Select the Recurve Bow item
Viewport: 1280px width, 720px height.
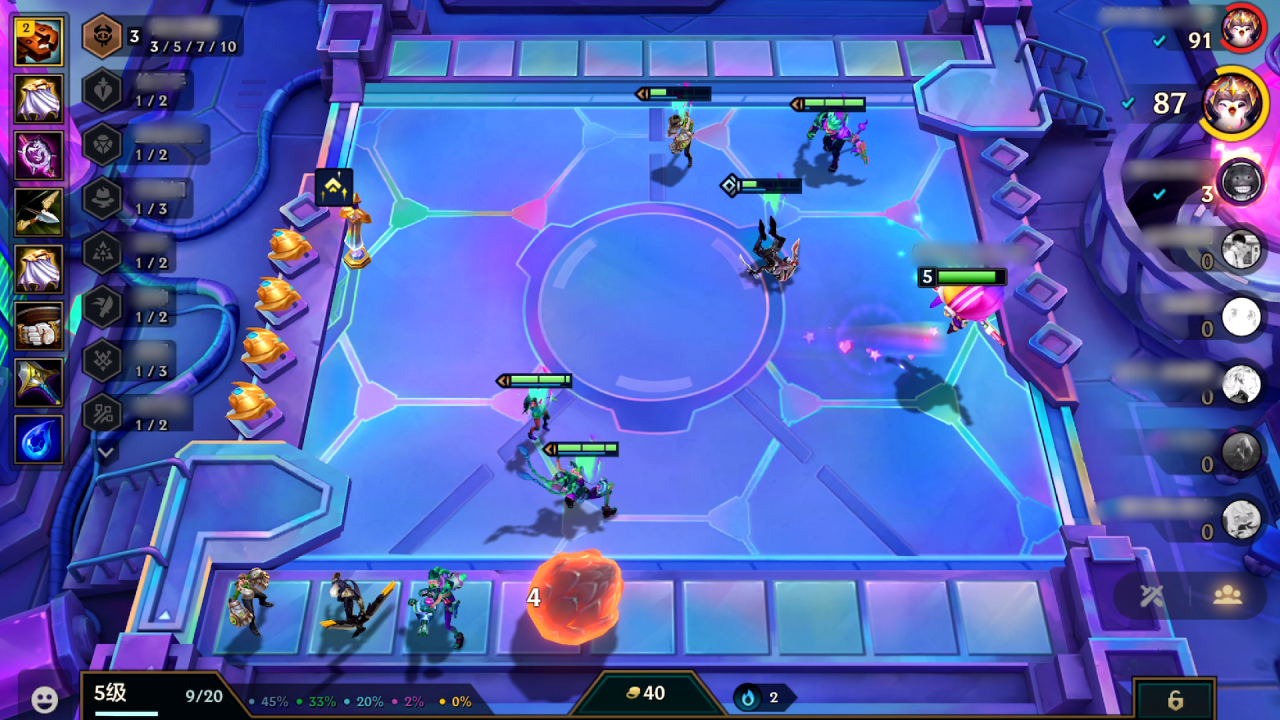39,211
